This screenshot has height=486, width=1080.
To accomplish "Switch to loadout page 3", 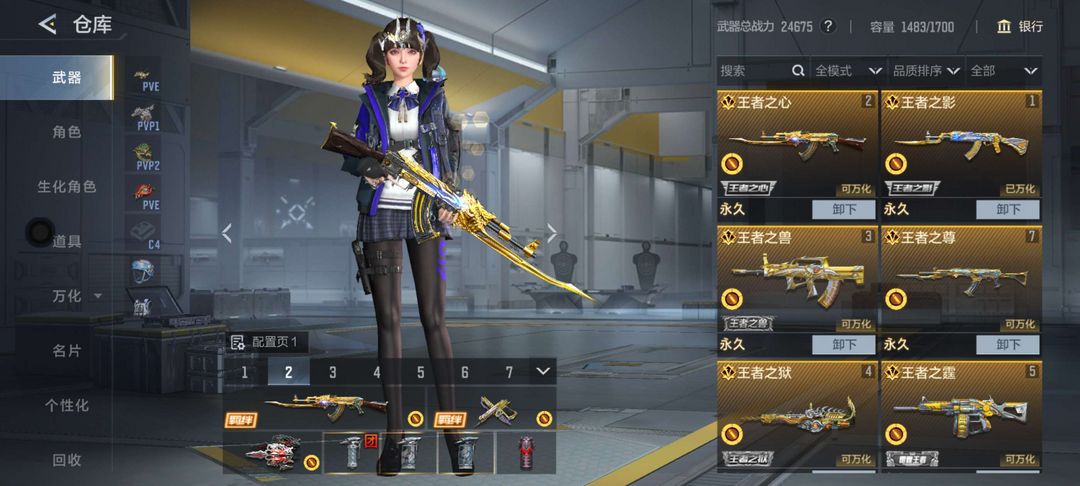I will (x=333, y=372).
